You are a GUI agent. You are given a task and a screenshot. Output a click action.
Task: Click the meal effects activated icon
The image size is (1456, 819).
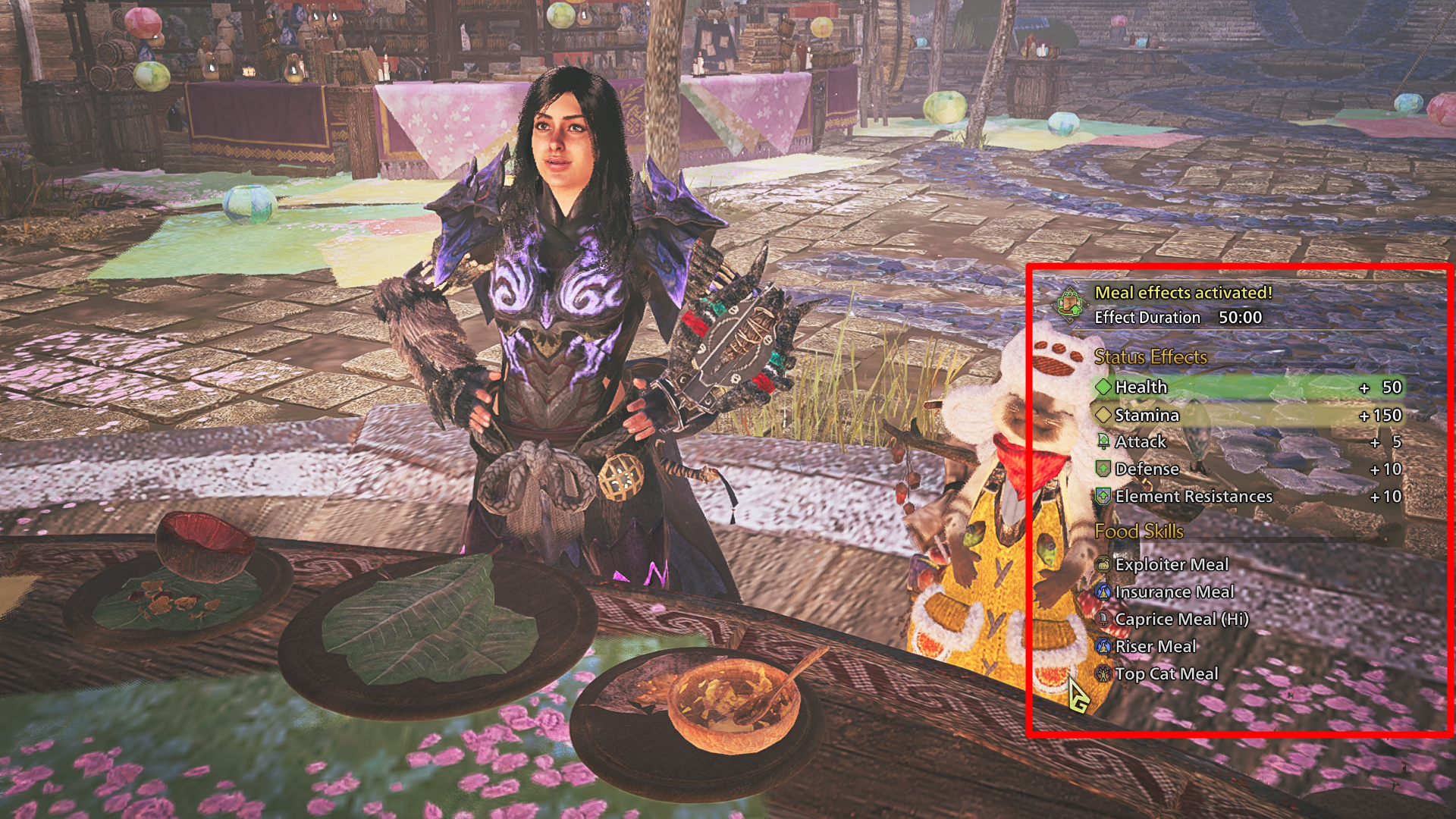pyautogui.click(x=1070, y=304)
